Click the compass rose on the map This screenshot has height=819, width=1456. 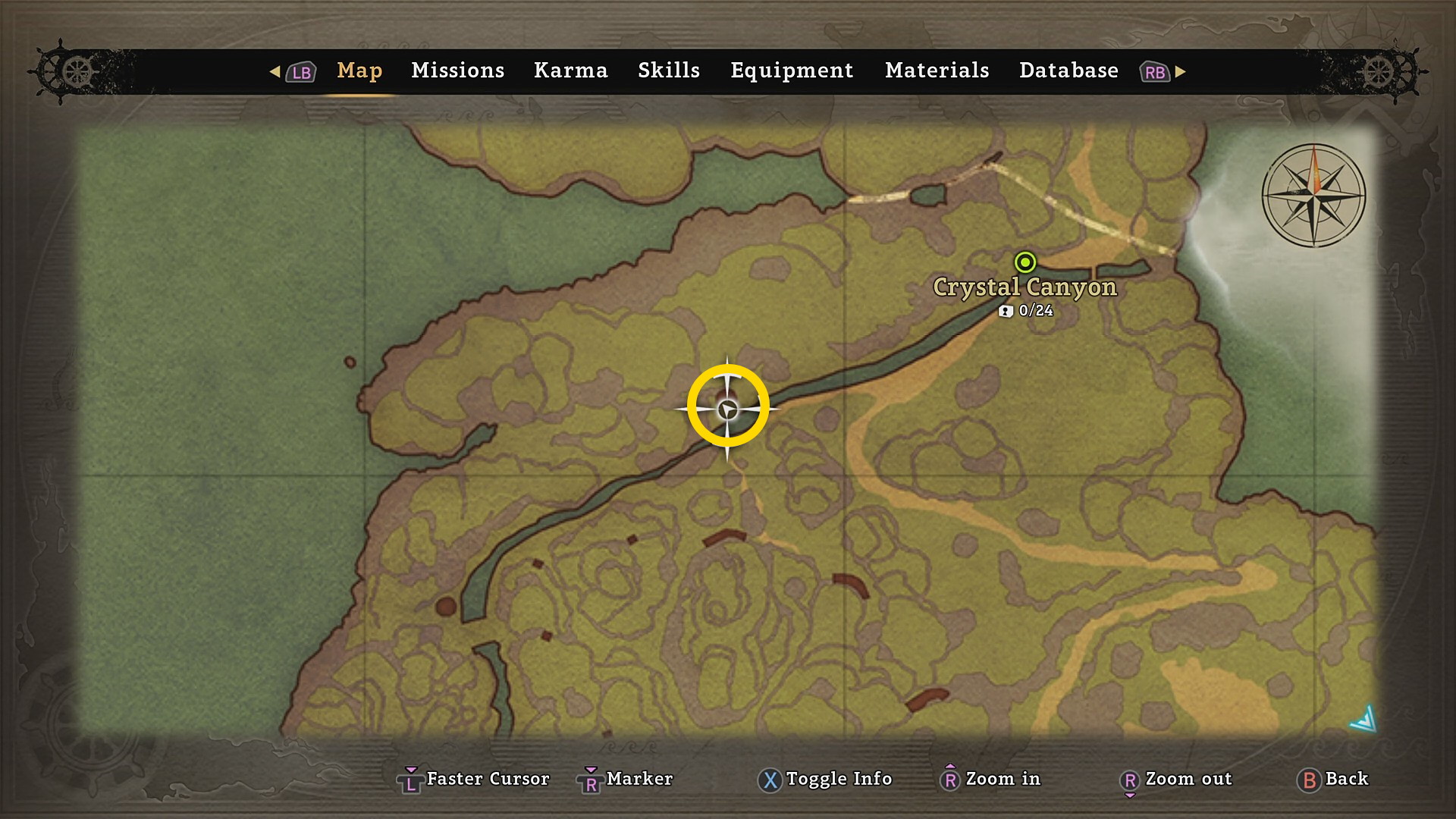coord(1313,195)
